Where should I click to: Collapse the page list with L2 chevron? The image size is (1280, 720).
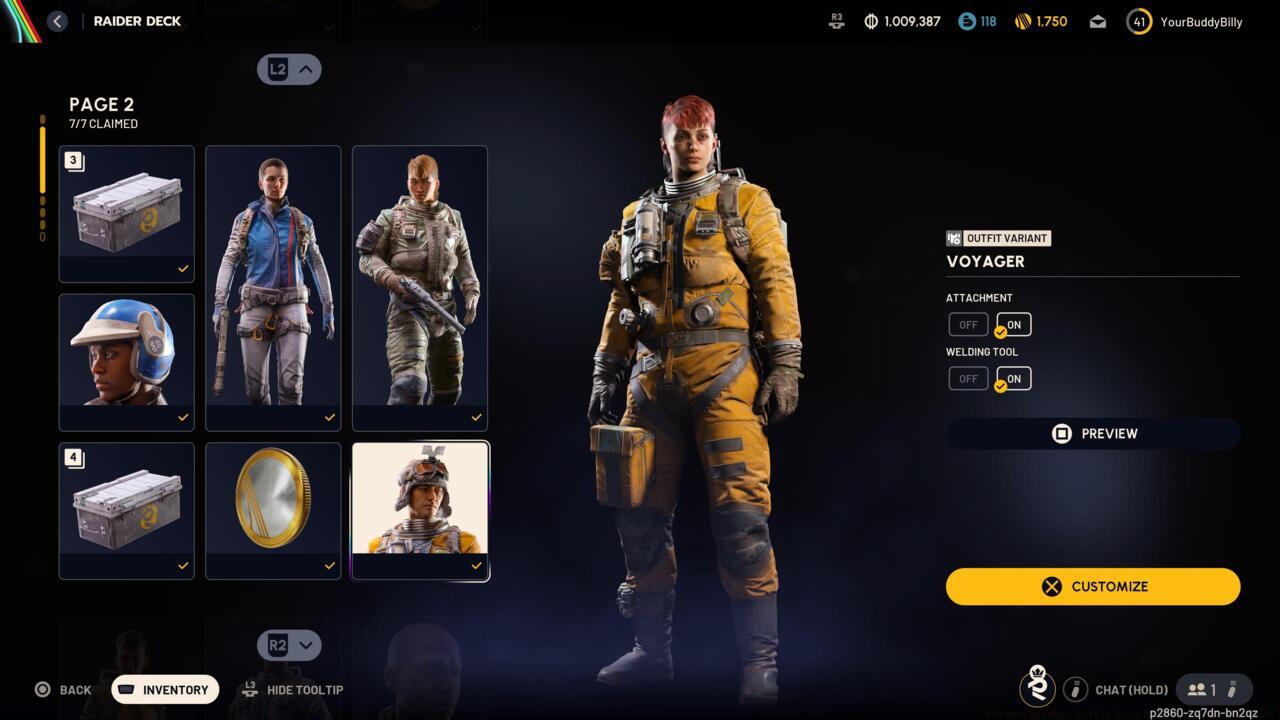[x=289, y=69]
